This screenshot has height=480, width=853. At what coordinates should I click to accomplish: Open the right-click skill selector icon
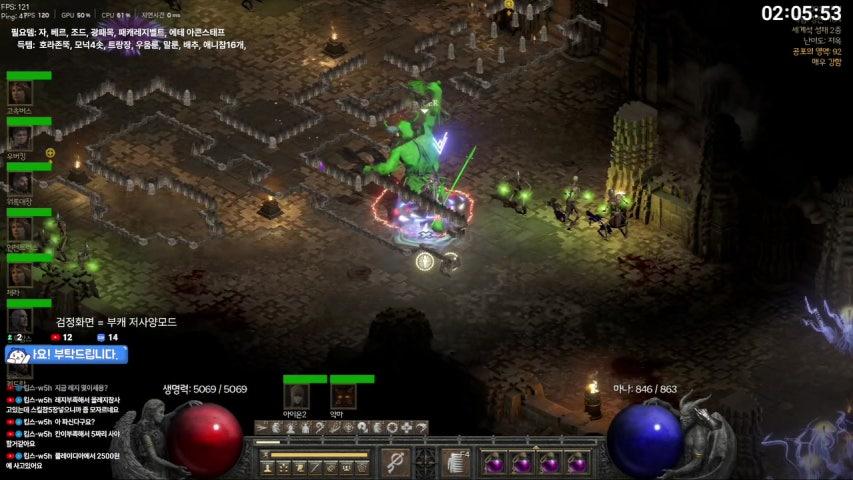pos(455,462)
